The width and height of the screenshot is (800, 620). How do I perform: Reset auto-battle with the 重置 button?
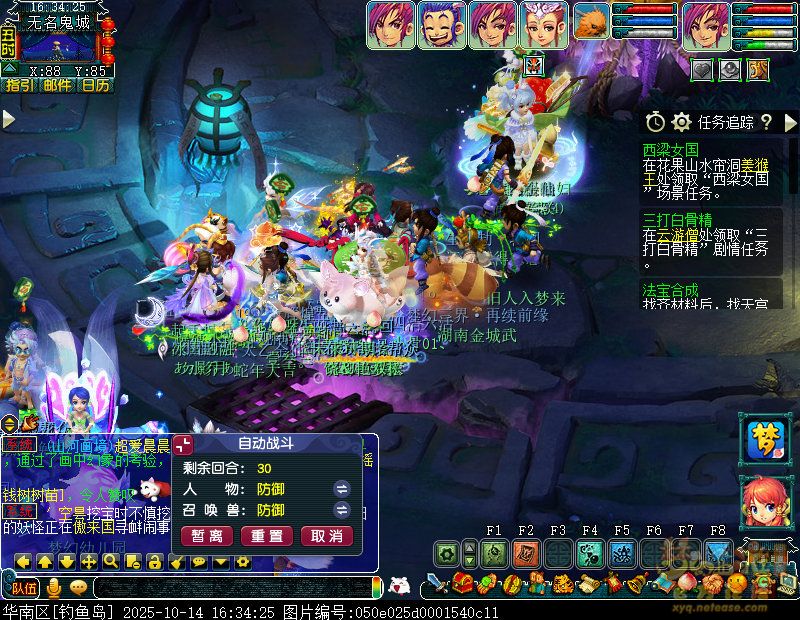pos(266,536)
